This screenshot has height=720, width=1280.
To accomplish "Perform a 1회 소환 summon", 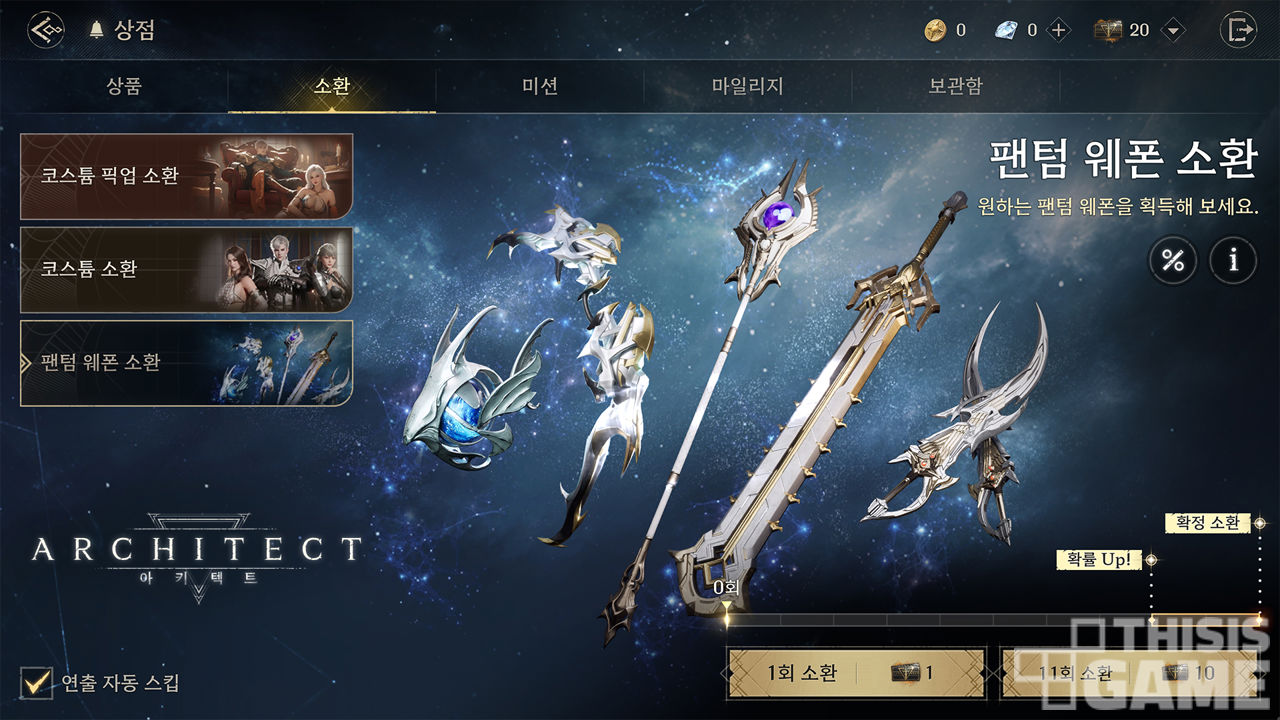I will [x=856, y=673].
